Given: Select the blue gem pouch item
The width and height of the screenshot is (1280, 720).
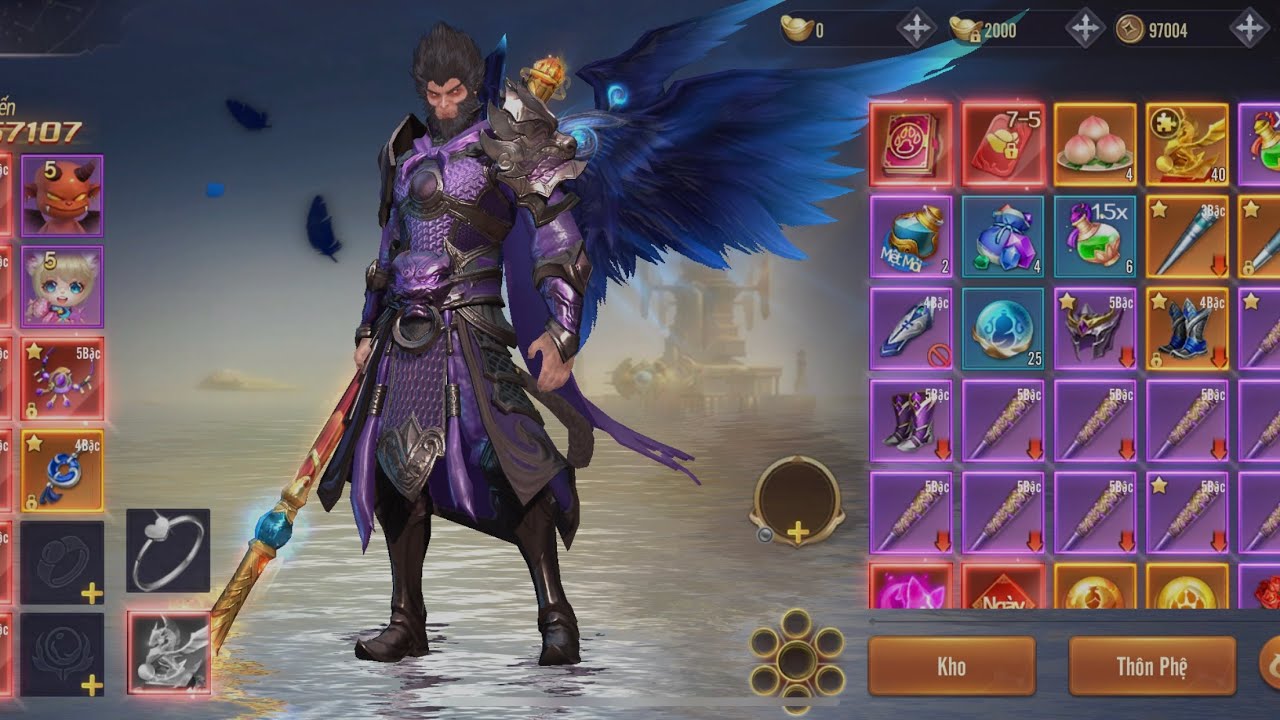Looking at the screenshot, I should [x=1003, y=236].
